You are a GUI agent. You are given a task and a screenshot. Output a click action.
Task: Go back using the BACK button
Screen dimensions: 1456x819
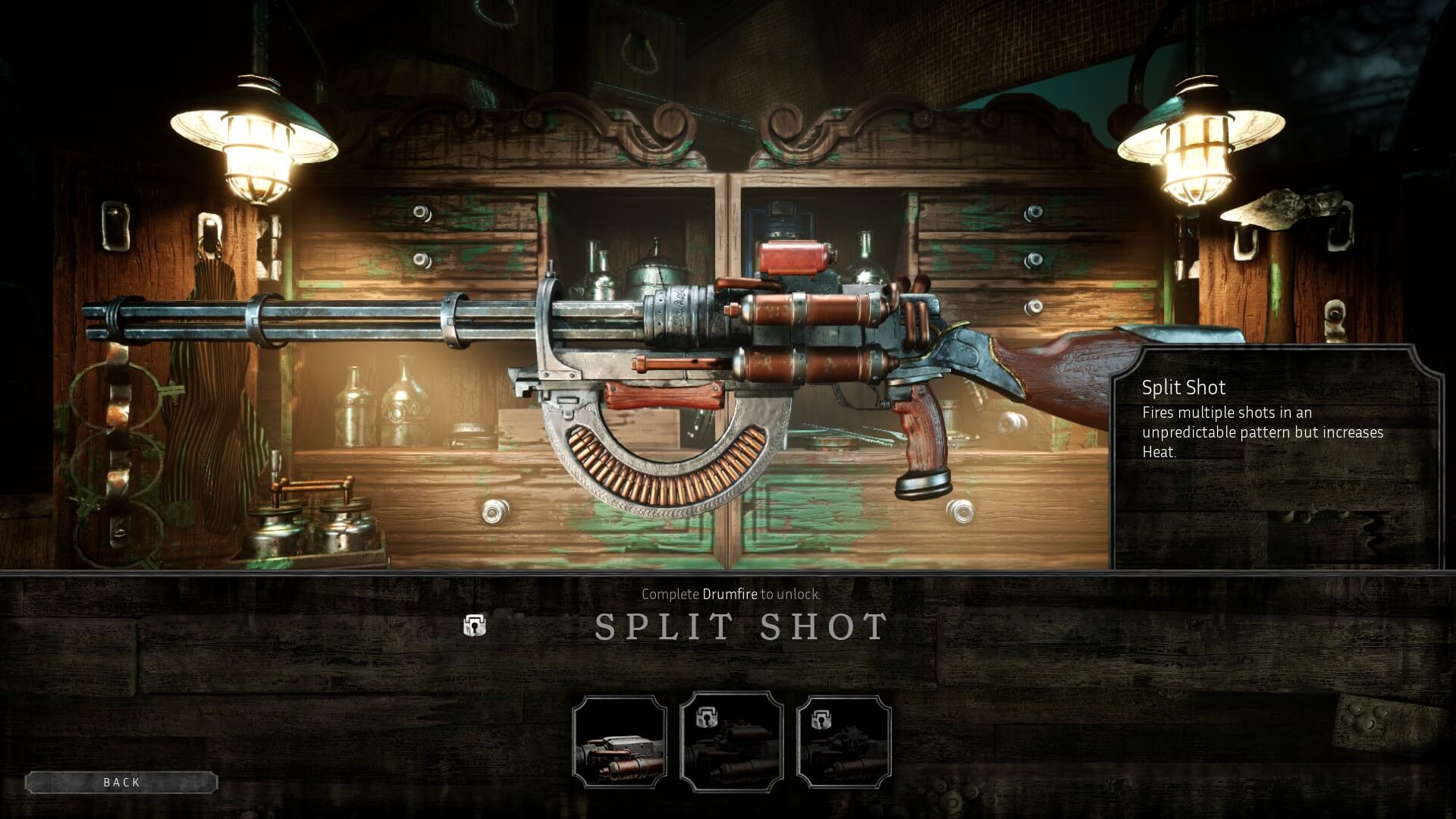[121, 782]
